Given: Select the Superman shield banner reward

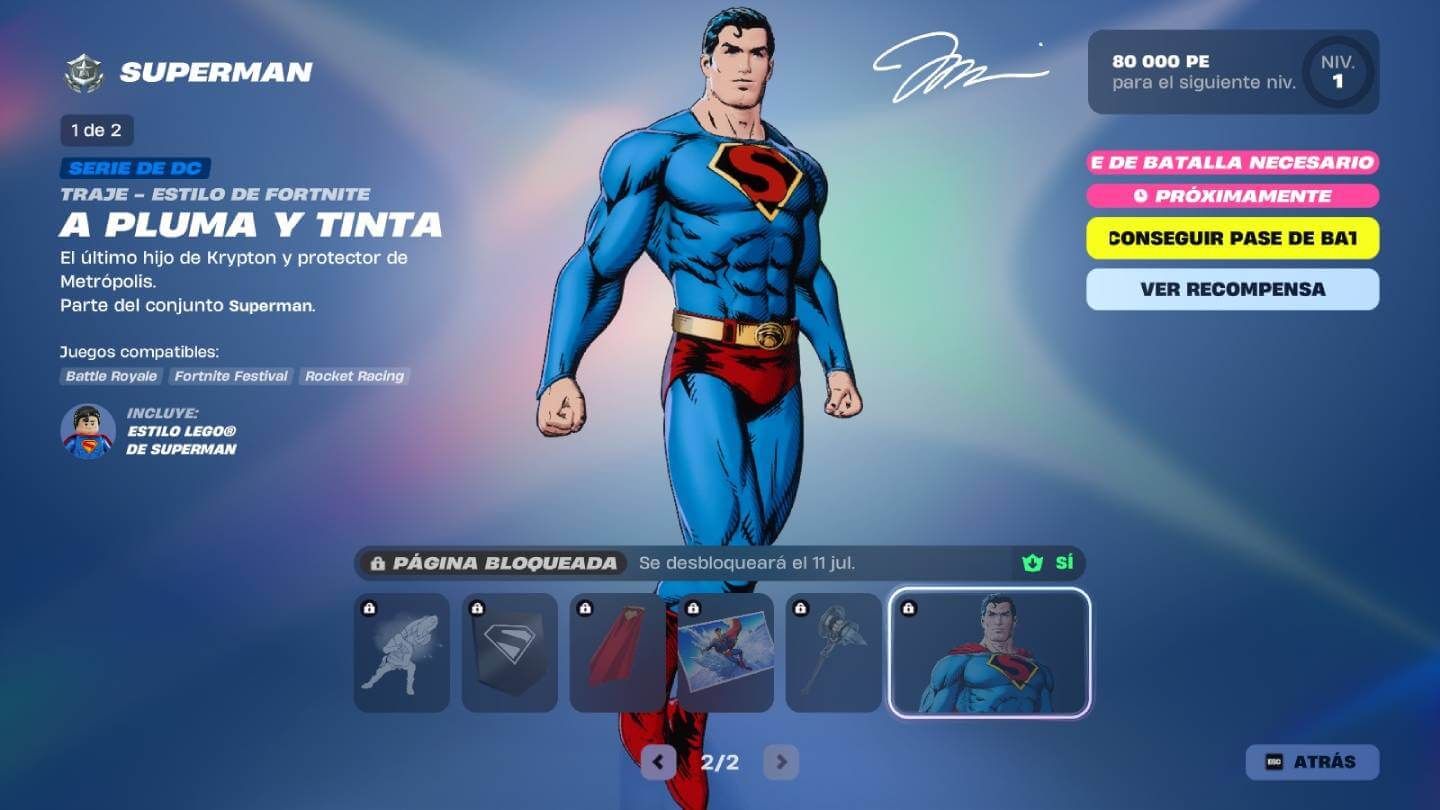Looking at the screenshot, I should point(510,652).
